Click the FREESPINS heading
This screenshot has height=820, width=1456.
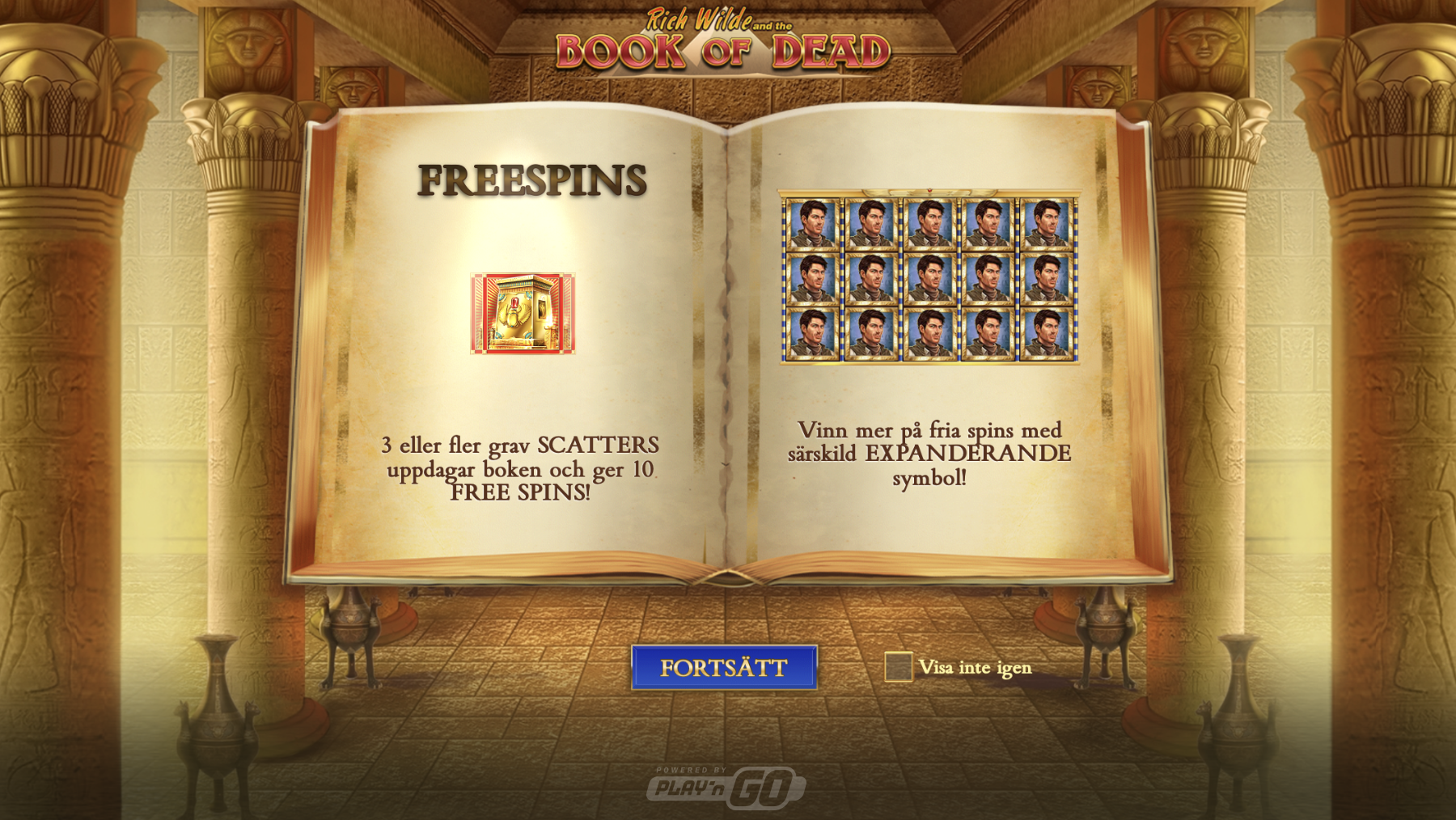click(531, 181)
